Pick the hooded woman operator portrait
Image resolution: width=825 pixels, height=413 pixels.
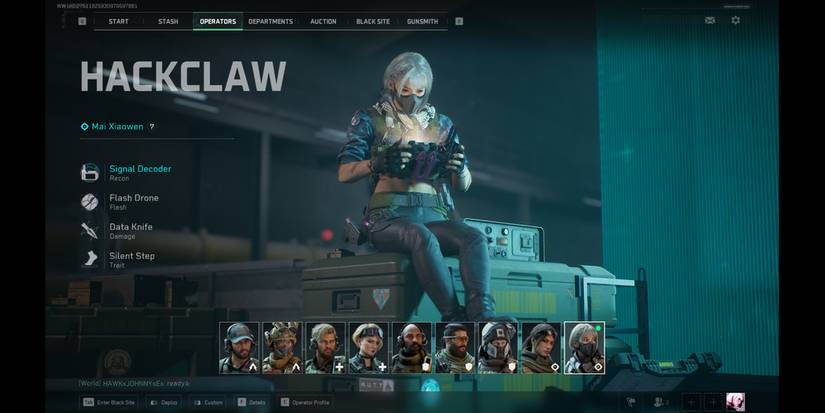pos(540,347)
